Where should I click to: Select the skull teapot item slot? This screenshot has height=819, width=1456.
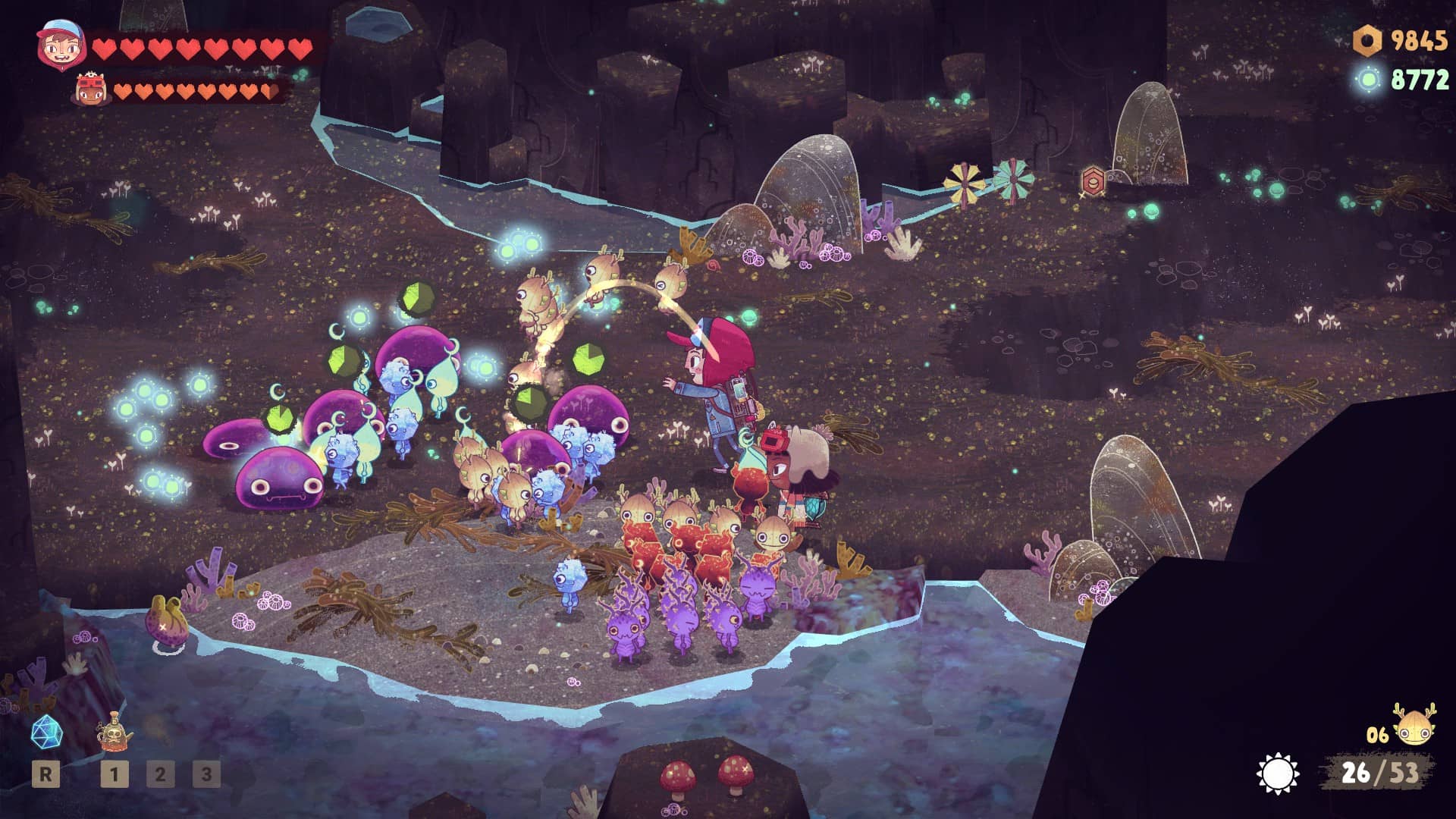coord(114,734)
